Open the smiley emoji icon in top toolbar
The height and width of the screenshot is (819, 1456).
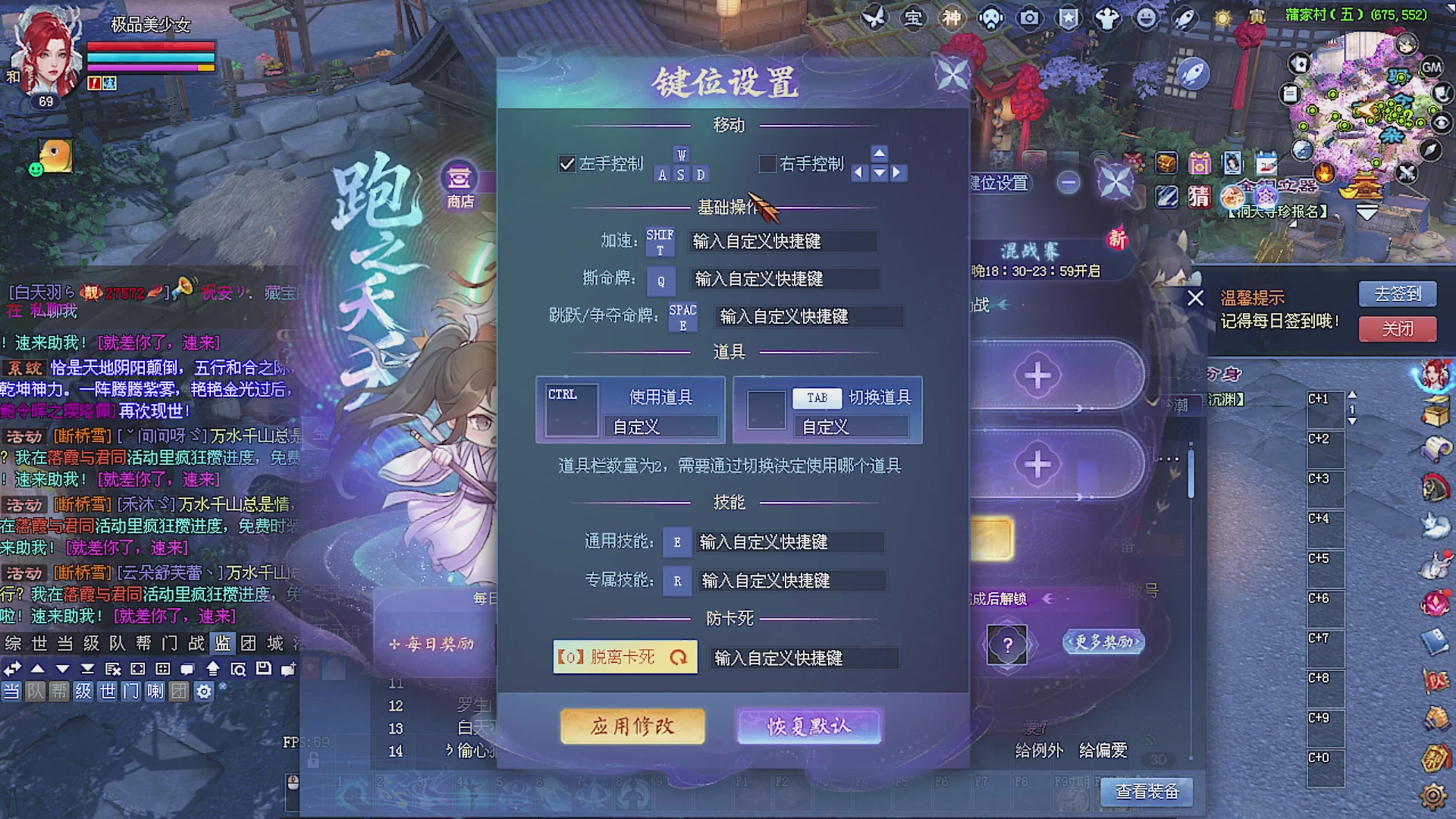(x=1145, y=19)
